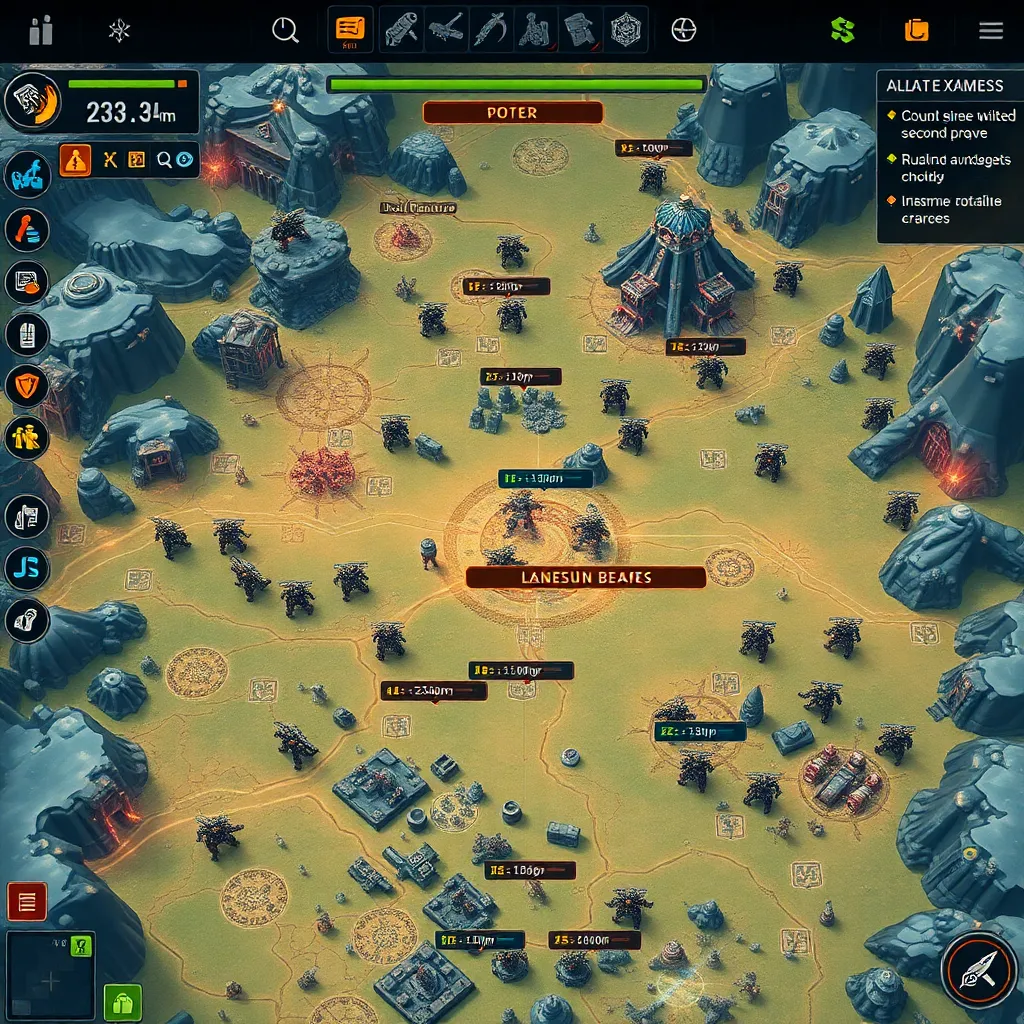
Task: Open the pause bars icon top-left
Action: [41, 30]
